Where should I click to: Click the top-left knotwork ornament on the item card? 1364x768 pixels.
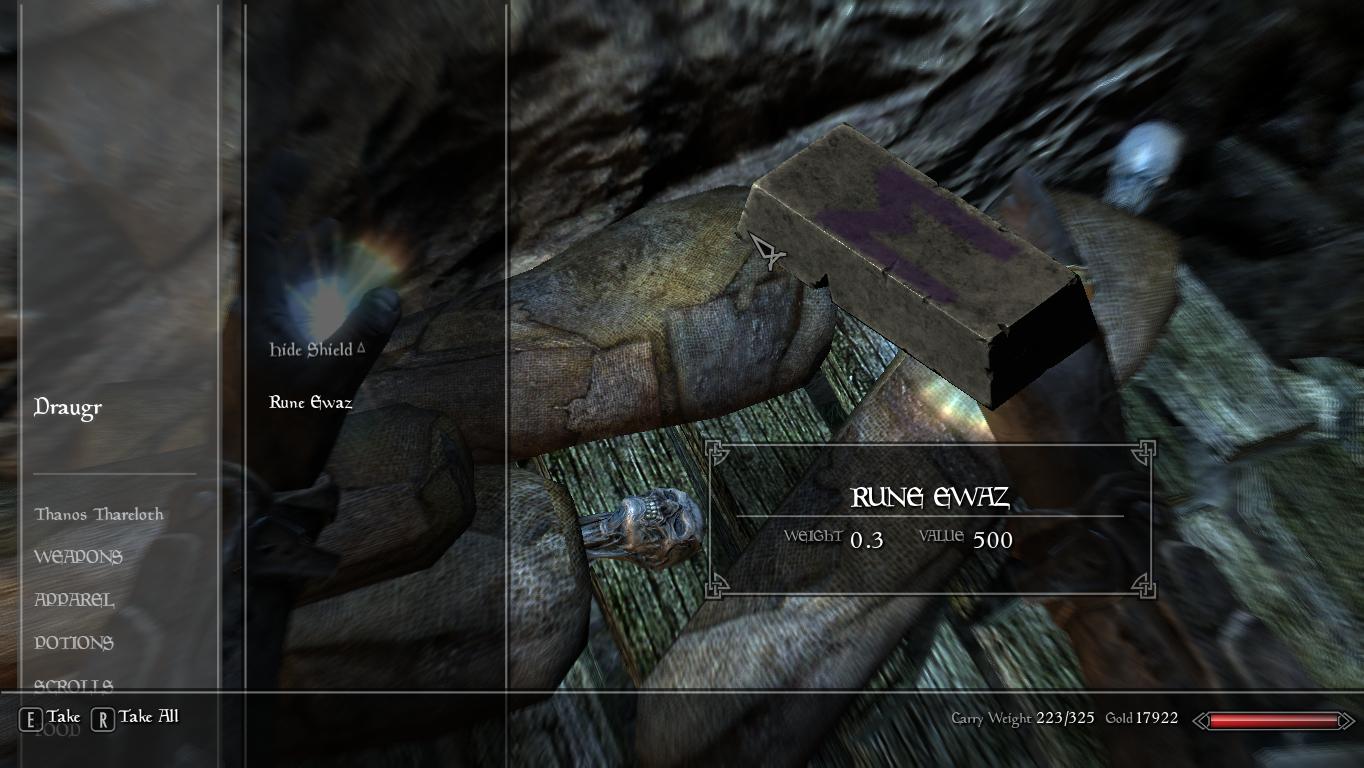pos(716,453)
